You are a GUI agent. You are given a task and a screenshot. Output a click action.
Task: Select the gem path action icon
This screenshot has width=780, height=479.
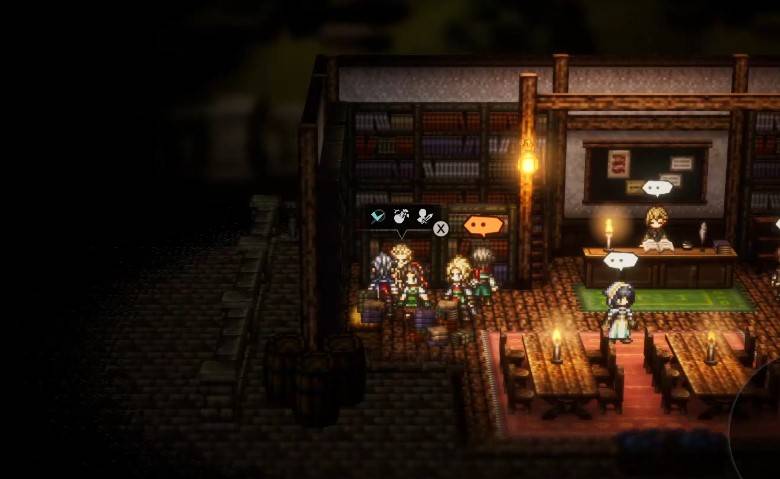pos(378,216)
